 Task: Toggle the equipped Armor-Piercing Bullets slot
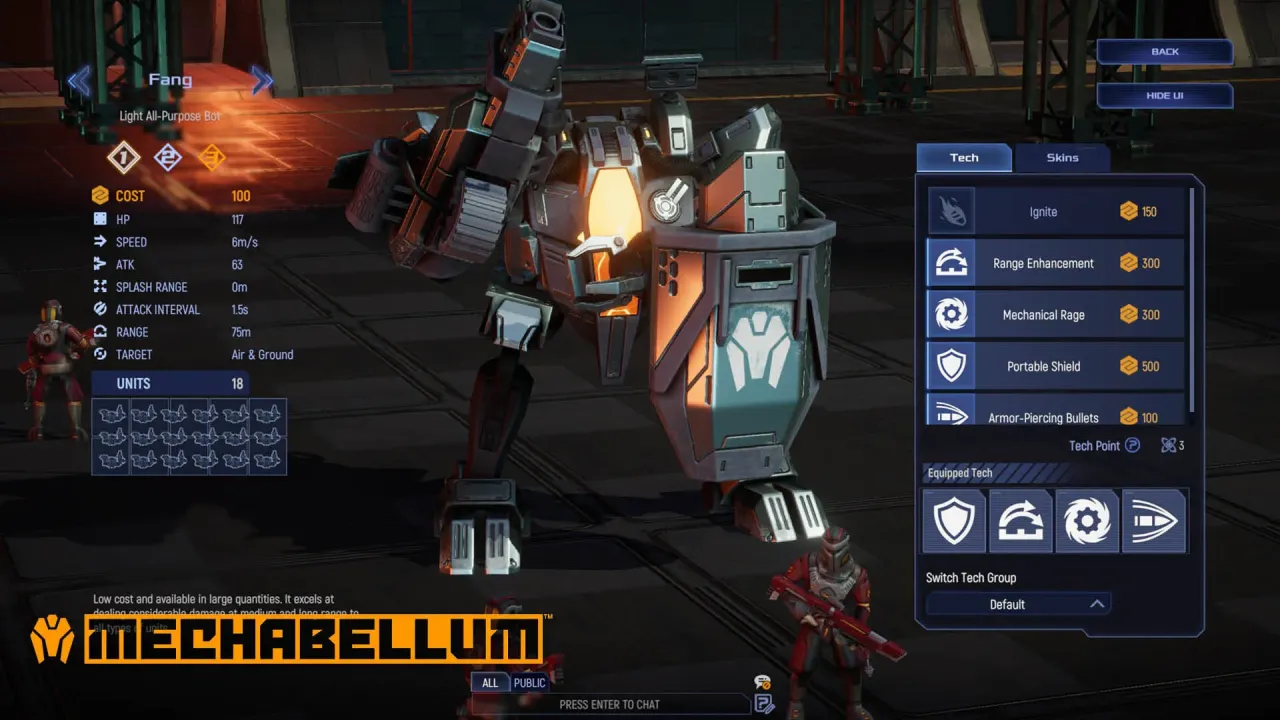click(1155, 521)
